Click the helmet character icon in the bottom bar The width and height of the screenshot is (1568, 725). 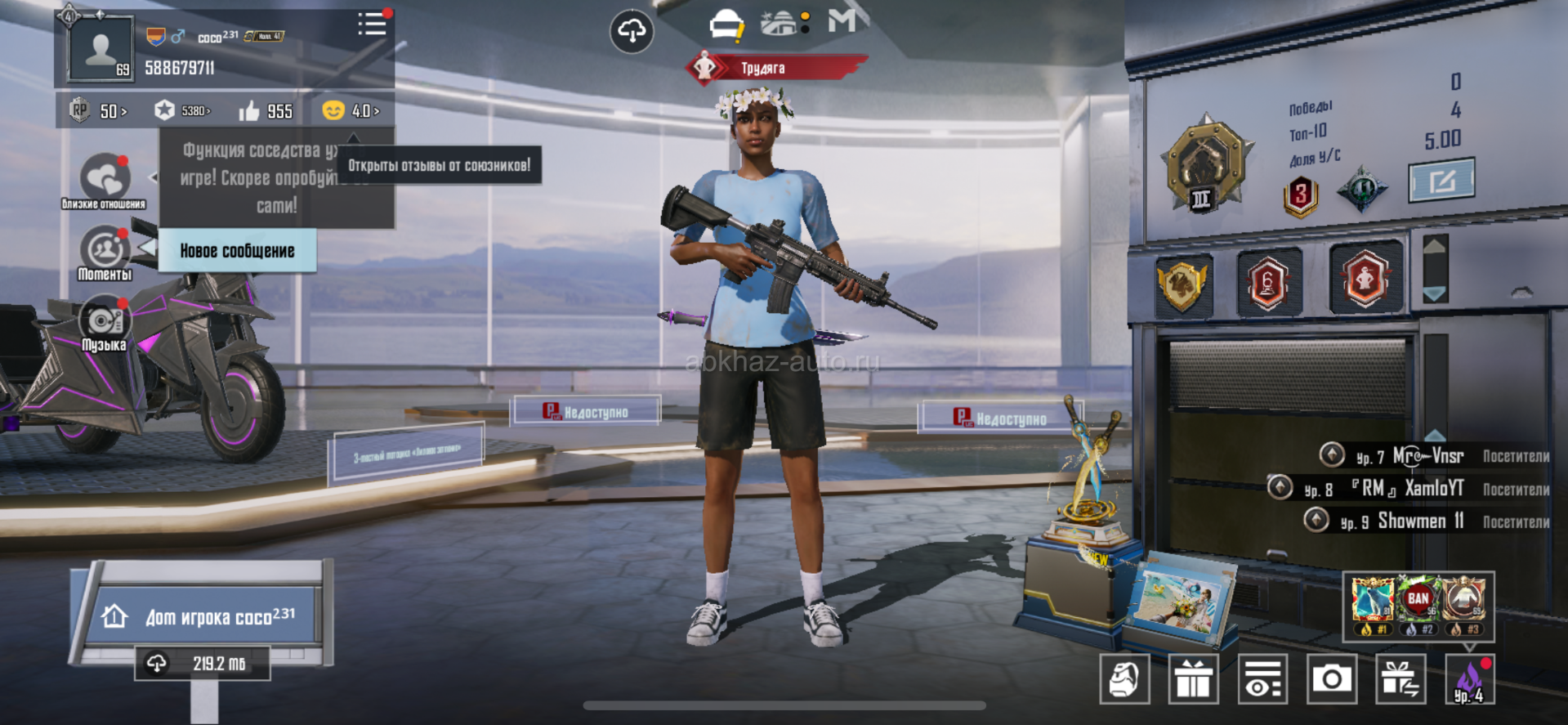[x=1124, y=678]
